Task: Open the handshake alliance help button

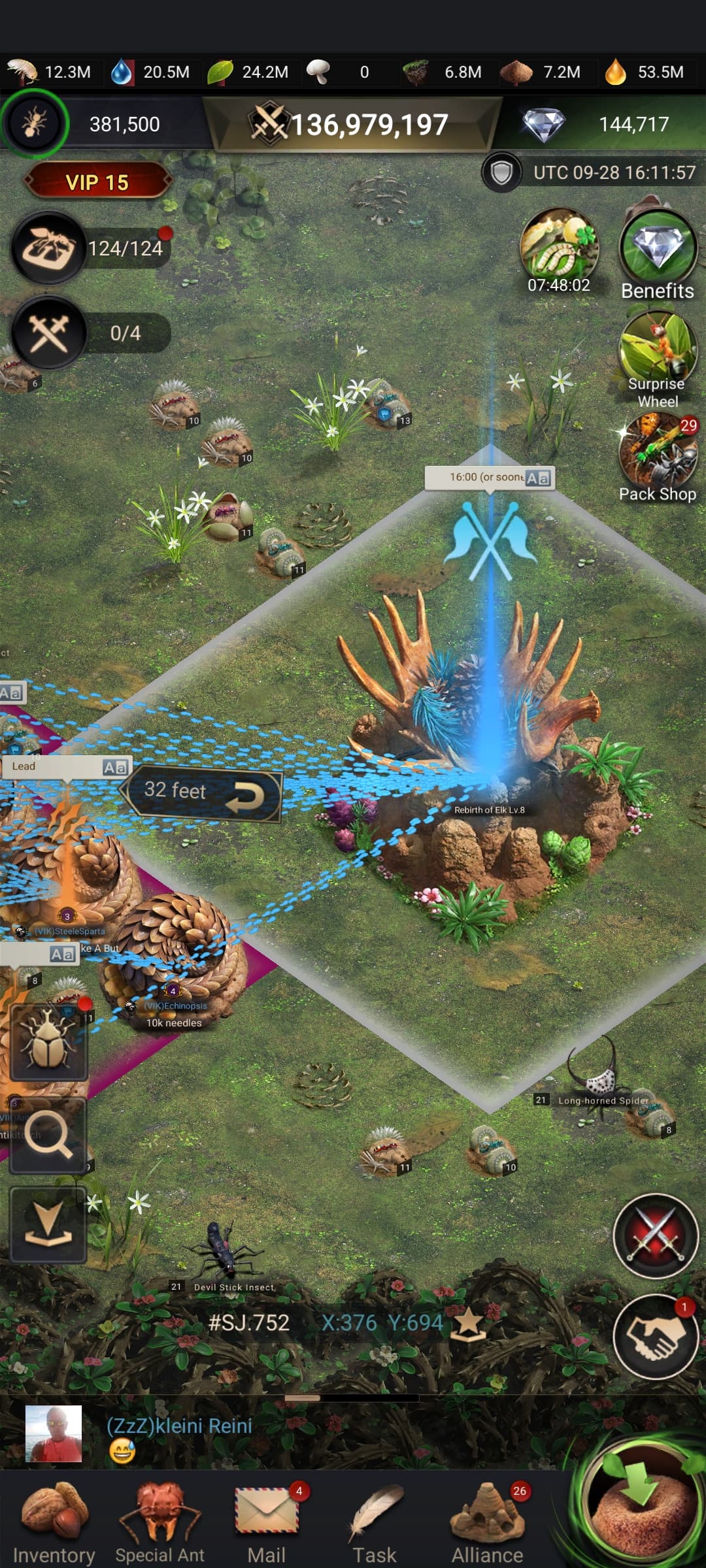Action: 656,1336
